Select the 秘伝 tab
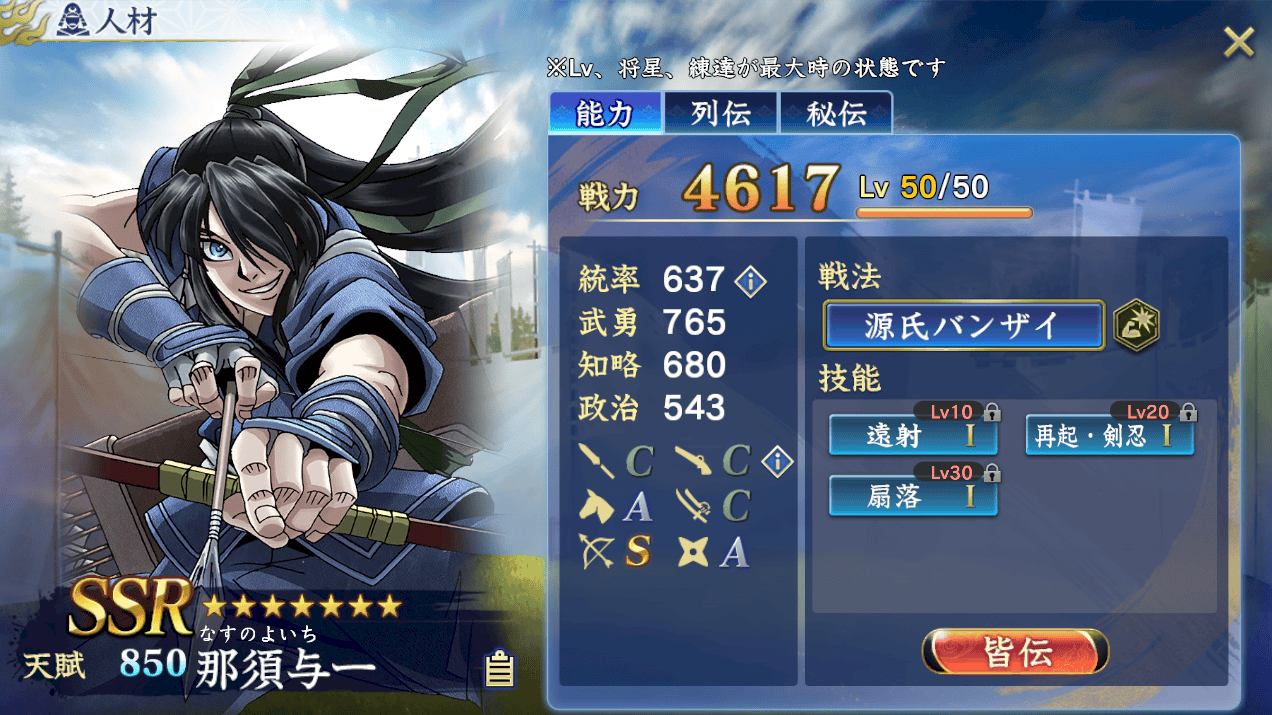The height and width of the screenshot is (715, 1272). 836,113
